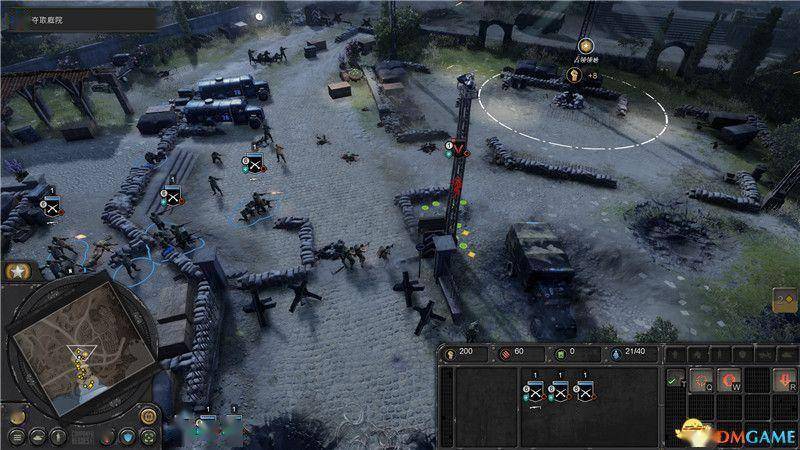This screenshot has height=450, width=800.
Task: Click the capture point marker above the circled zone
Action: [x=585, y=45]
